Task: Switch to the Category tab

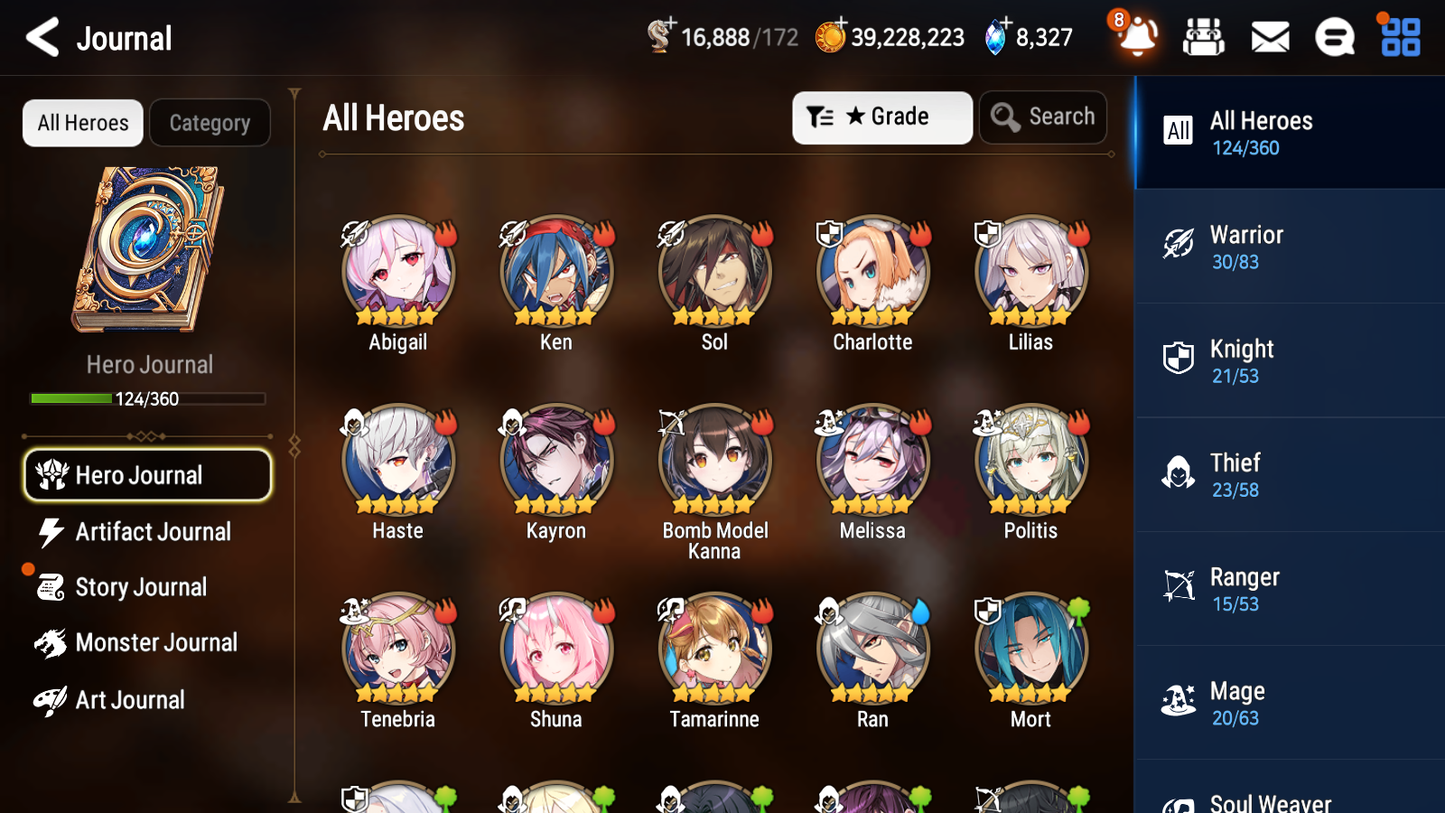Action: pyautogui.click(x=210, y=123)
